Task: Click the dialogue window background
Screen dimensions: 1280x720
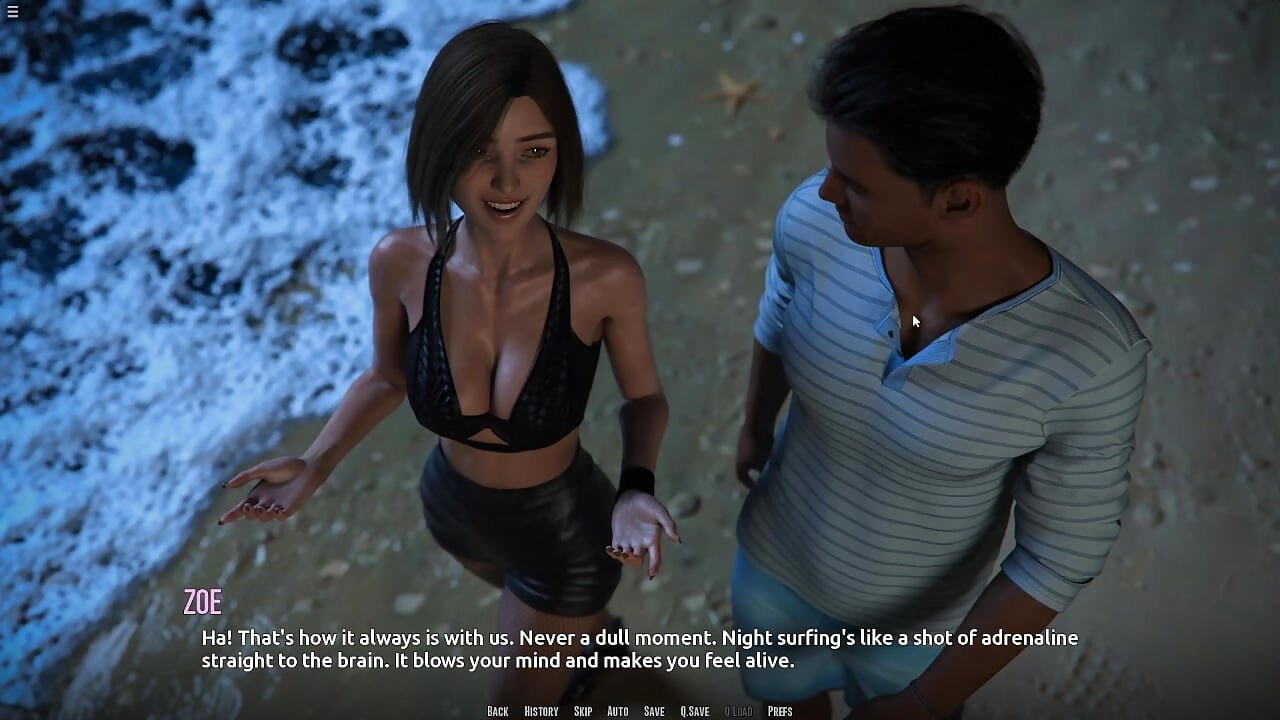Action: click(x=640, y=660)
